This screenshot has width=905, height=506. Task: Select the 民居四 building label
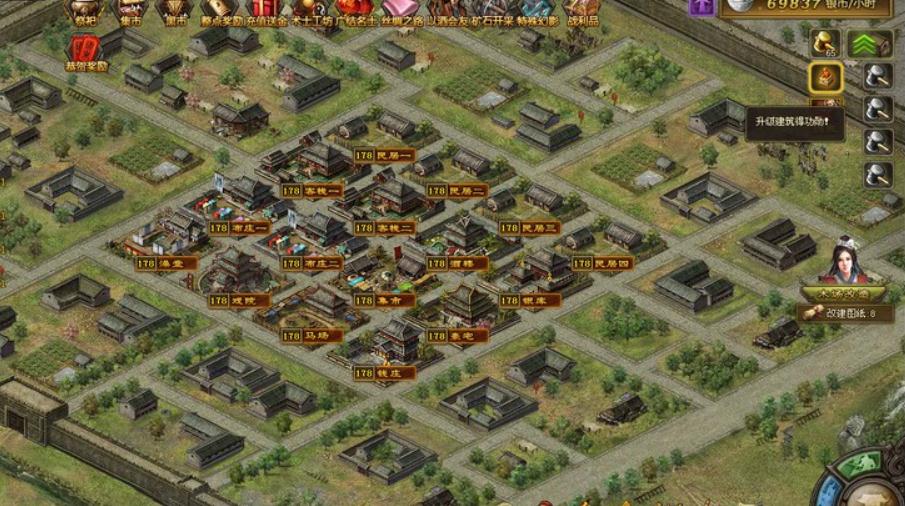pos(603,263)
